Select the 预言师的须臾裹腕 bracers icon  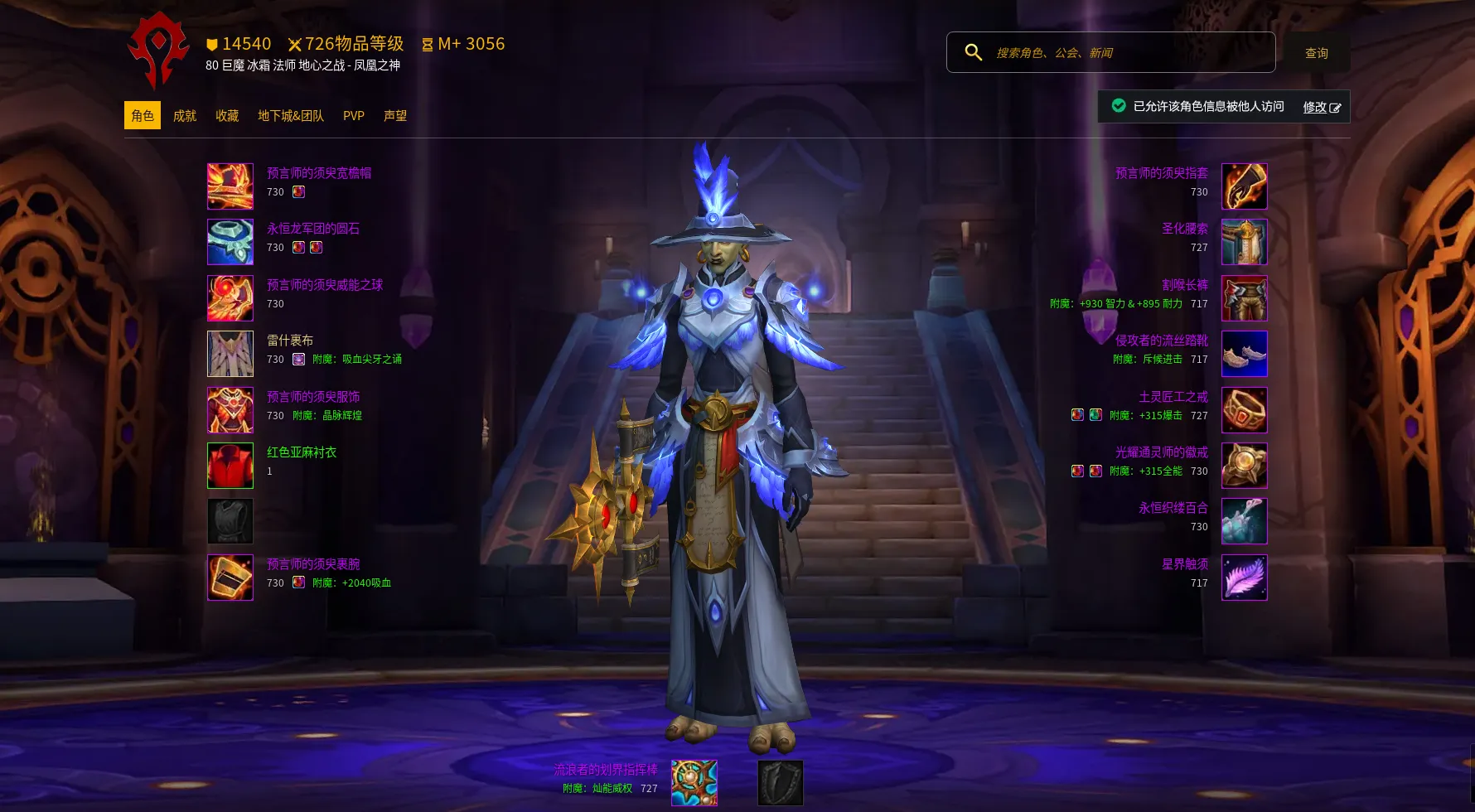pyautogui.click(x=230, y=578)
